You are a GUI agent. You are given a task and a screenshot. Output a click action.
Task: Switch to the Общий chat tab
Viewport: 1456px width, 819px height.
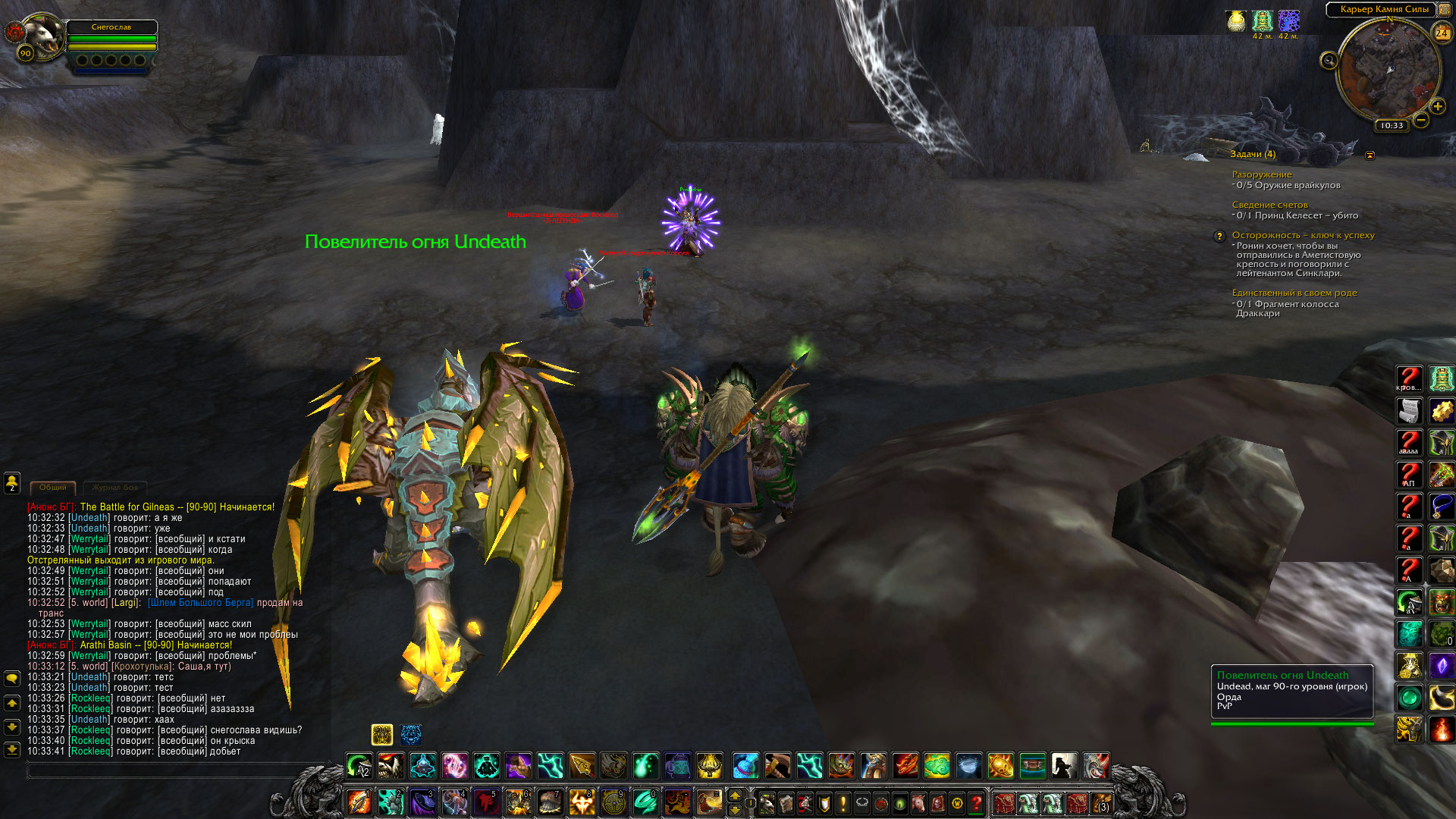53,488
